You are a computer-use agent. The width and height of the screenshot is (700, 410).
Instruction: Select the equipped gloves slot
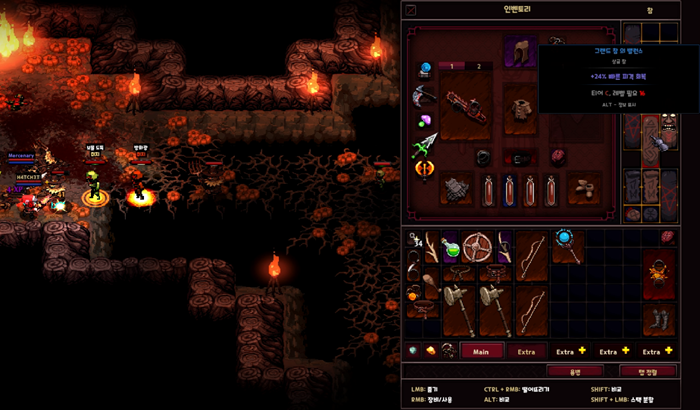457,187
